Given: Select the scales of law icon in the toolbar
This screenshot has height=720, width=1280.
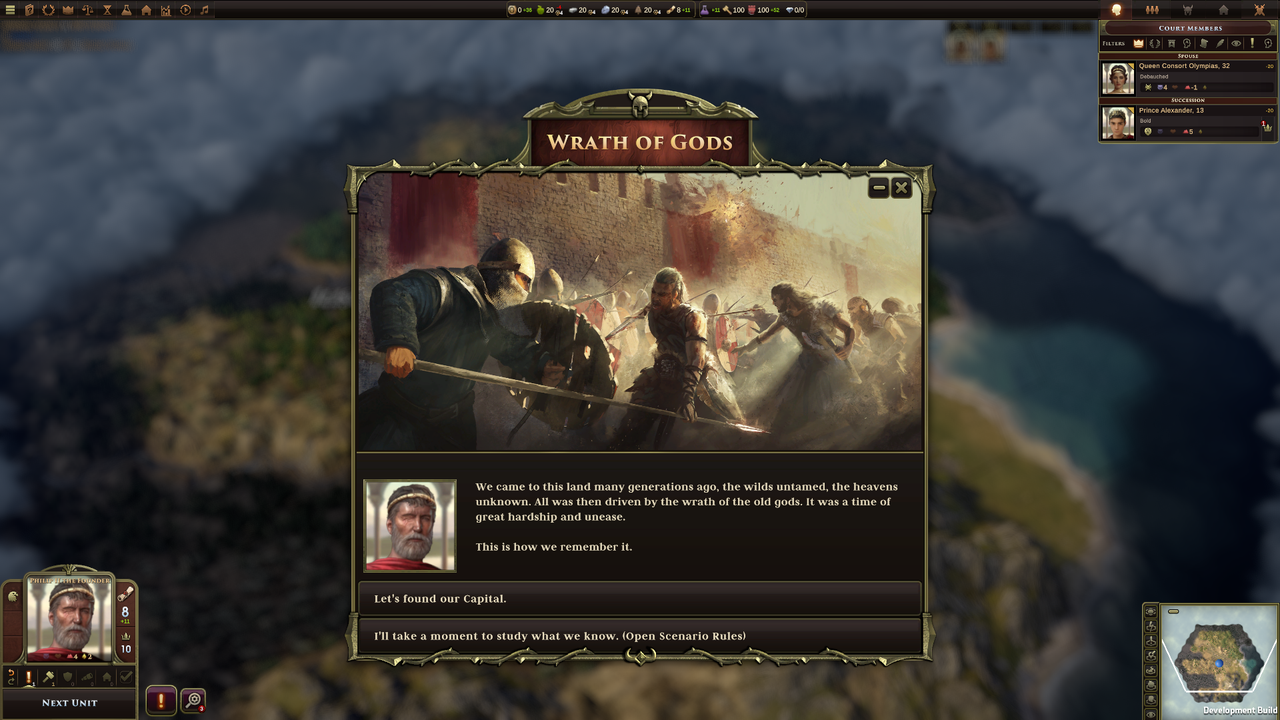Looking at the screenshot, I should coord(88,10).
